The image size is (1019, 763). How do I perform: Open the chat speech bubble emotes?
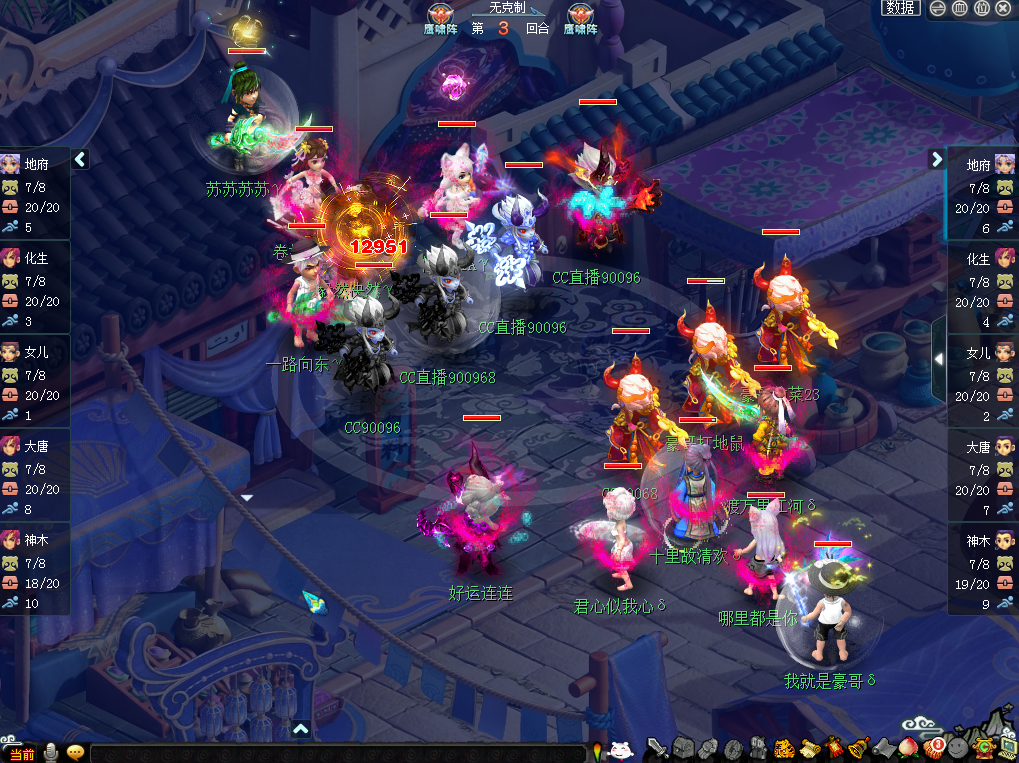pos(75,752)
